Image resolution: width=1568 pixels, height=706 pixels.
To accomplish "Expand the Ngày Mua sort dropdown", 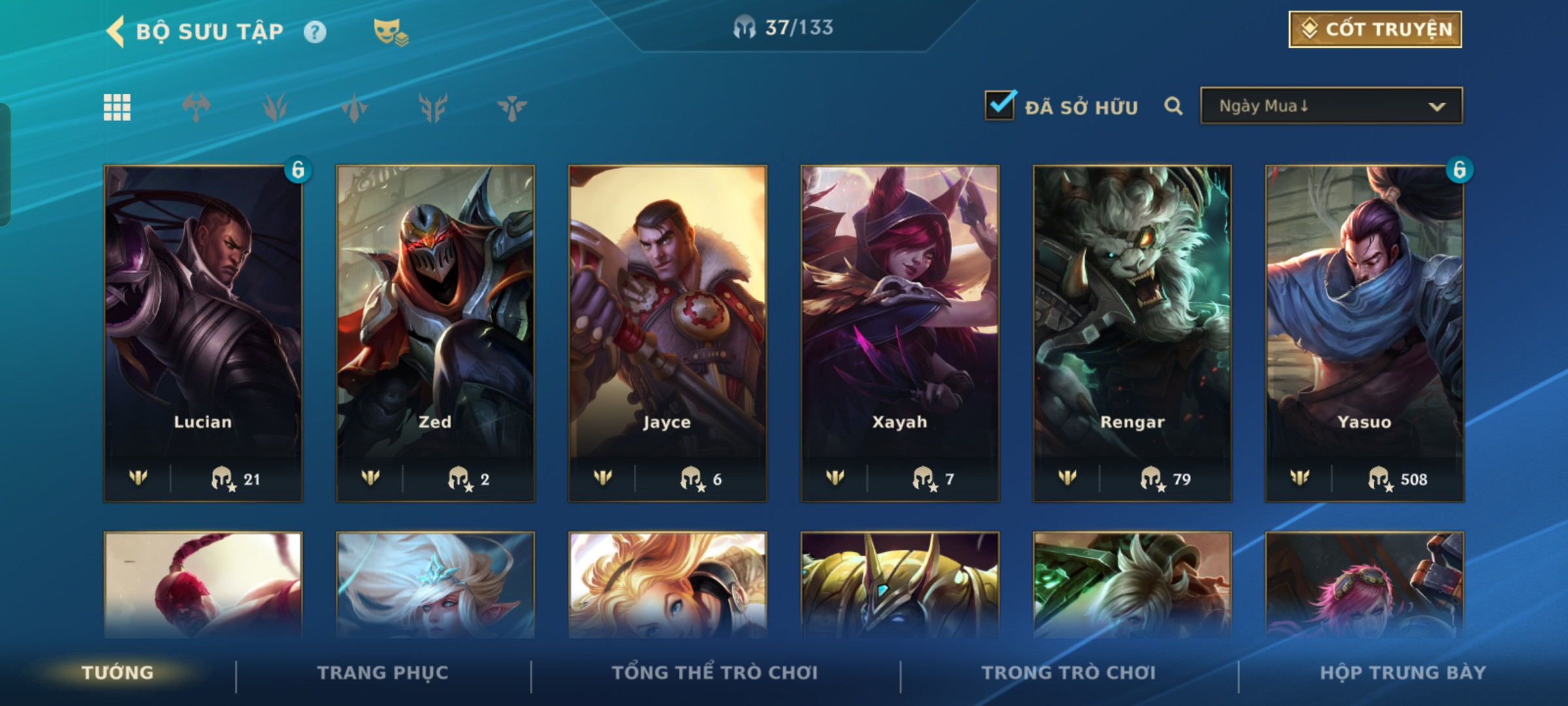I will pos(1331,106).
